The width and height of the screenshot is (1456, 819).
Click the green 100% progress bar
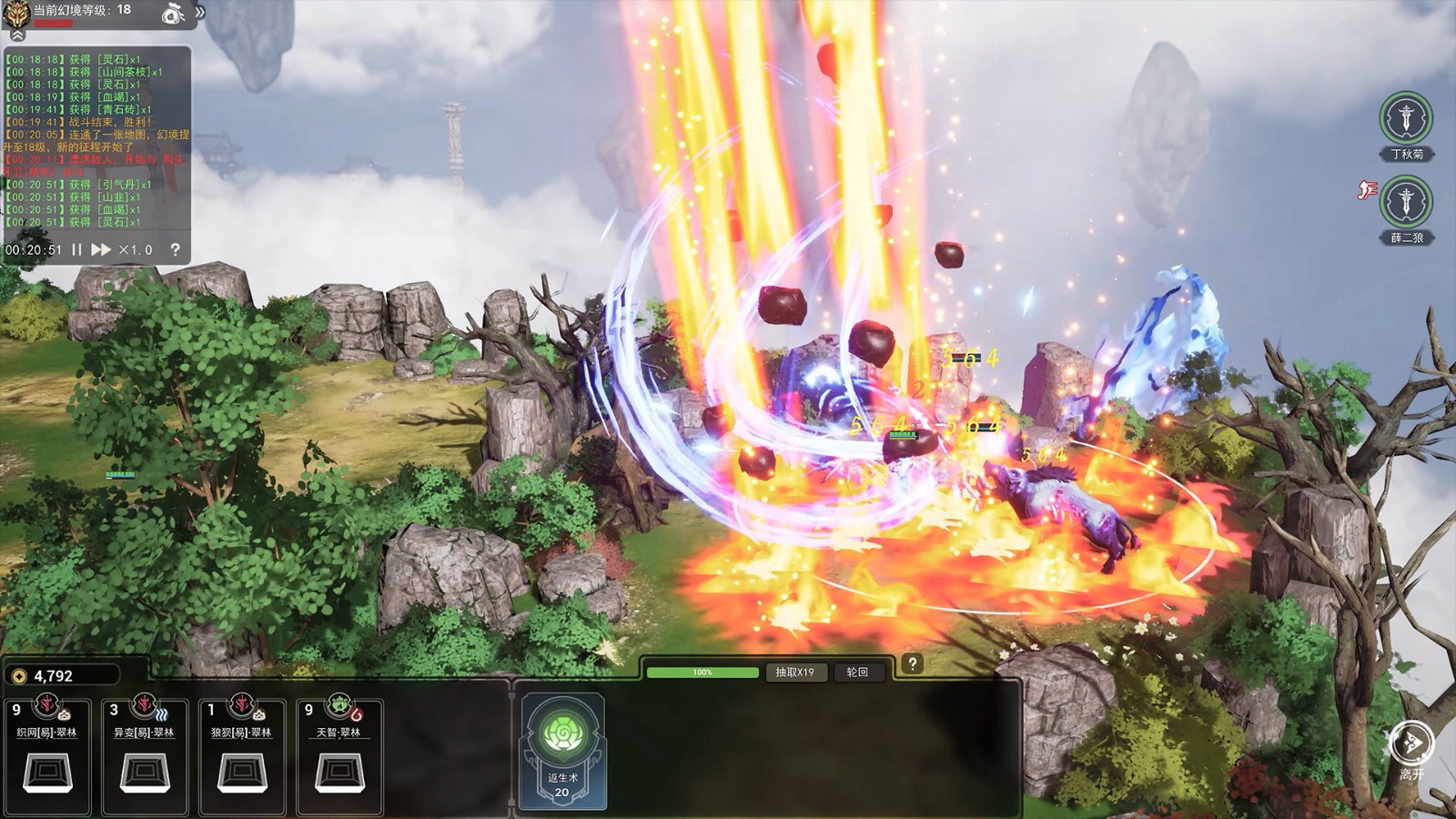pos(701,672)
